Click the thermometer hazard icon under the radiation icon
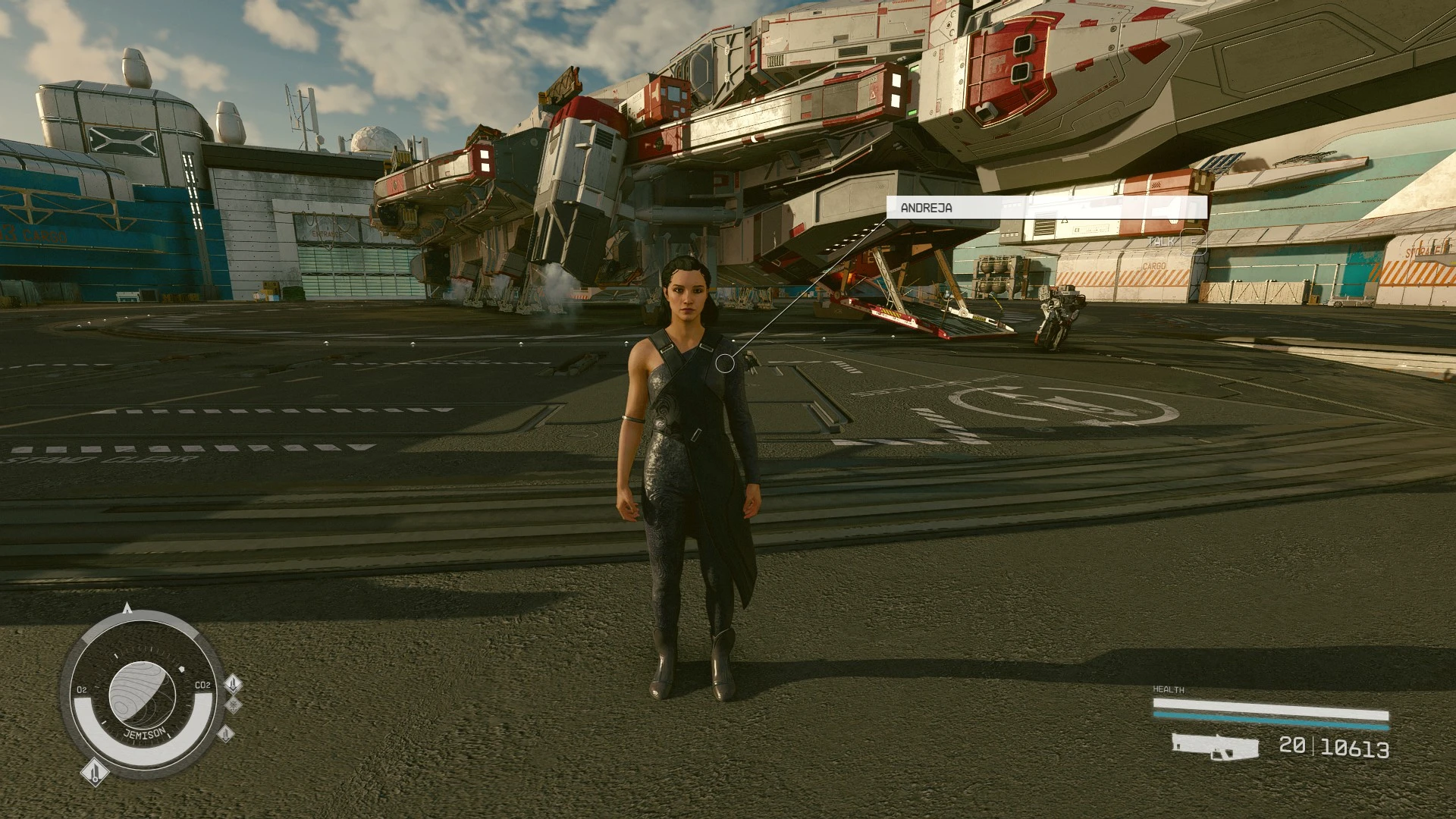 [226, 735]
